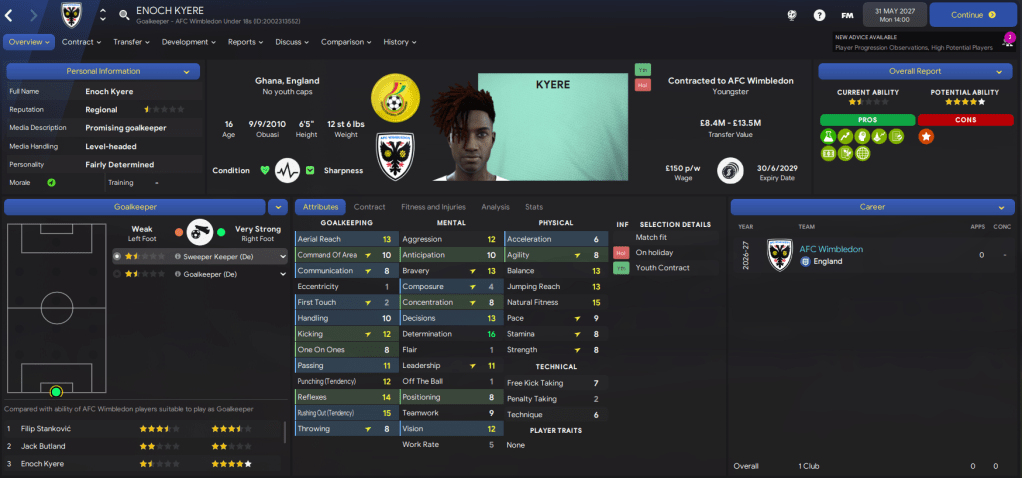Switch to the Stats tab
The width and height of the screenshot is (1022, 478).
tap(534, 207)
